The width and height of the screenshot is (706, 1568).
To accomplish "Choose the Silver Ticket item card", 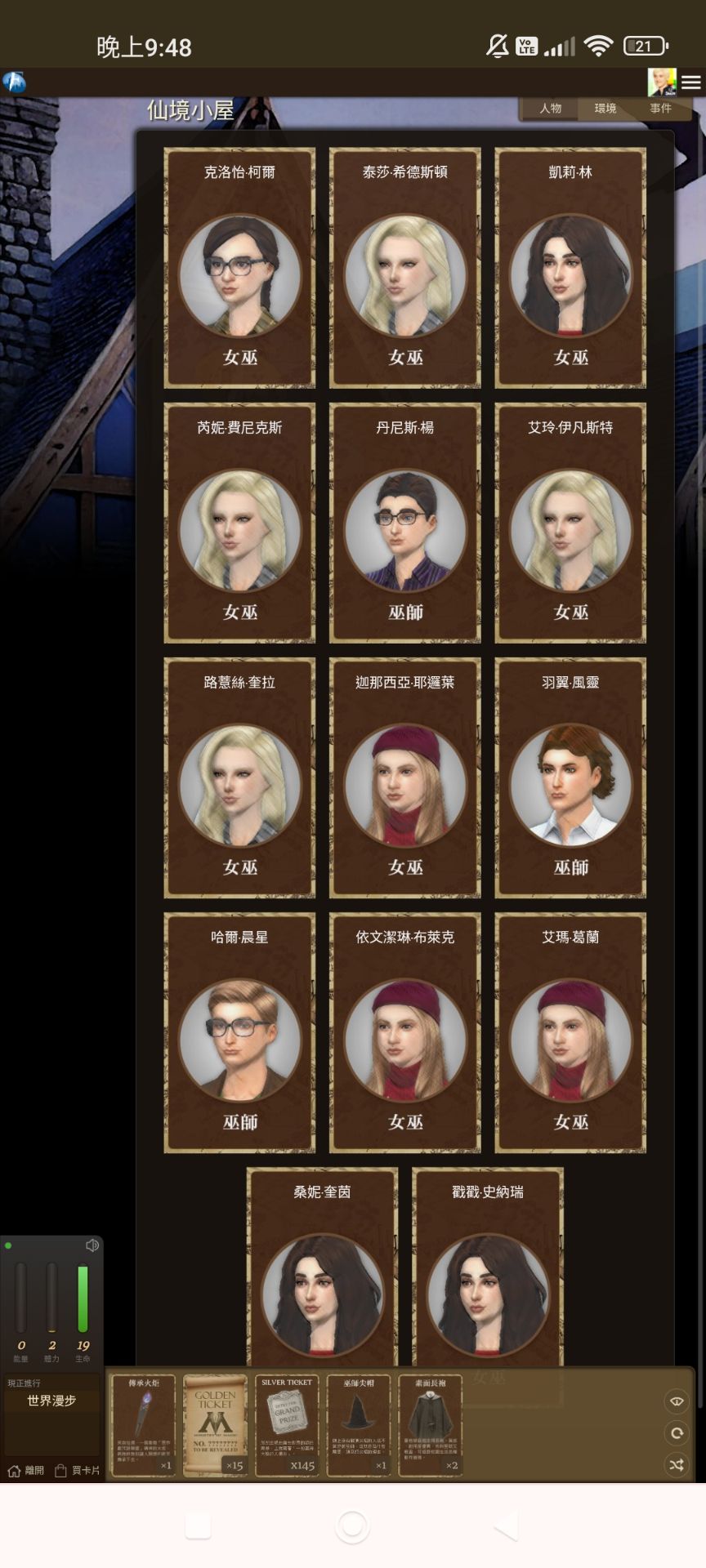I will coord(287,1424).
